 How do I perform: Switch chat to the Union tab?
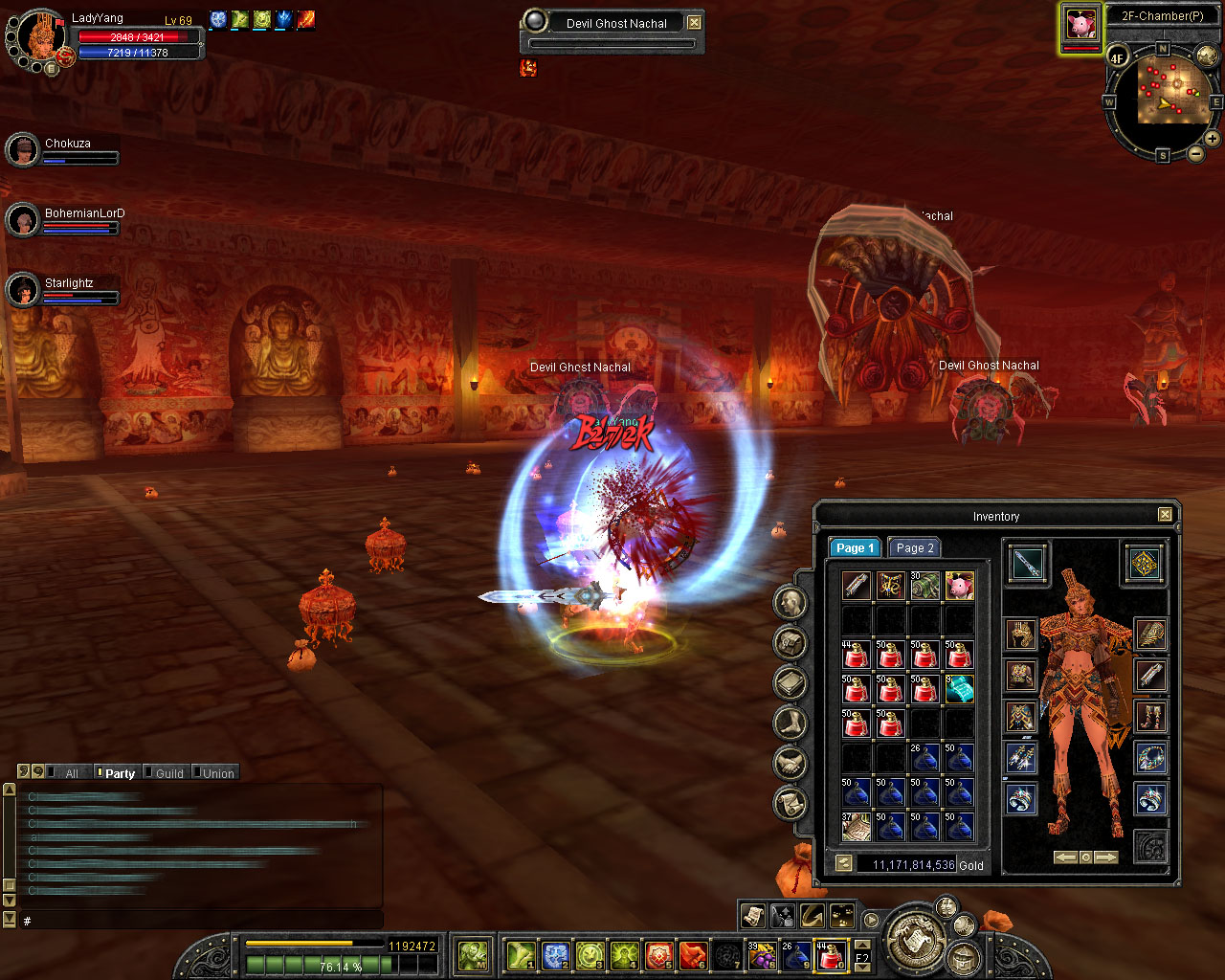coord(217,773)
